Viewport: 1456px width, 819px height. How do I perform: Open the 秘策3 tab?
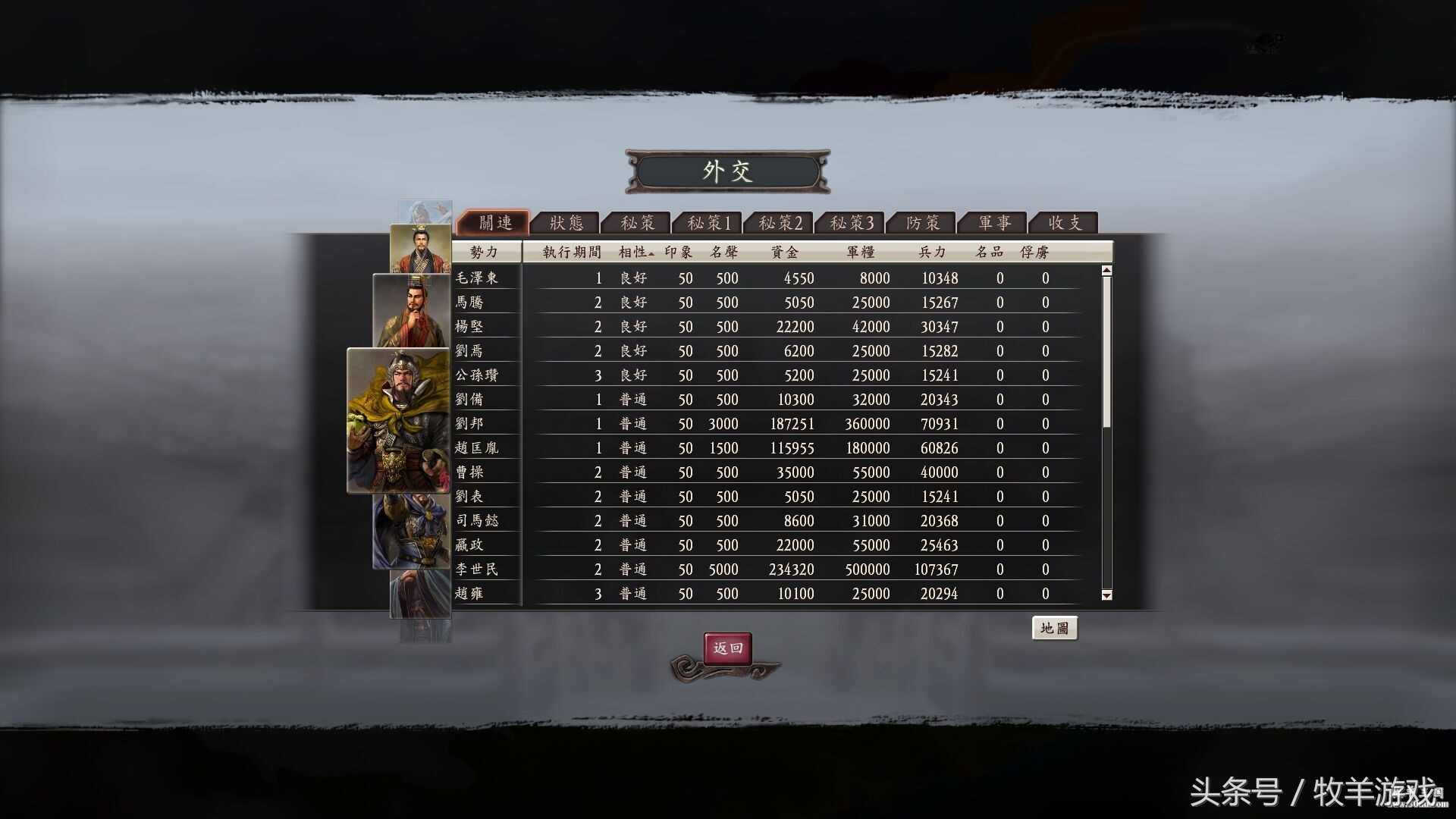point(851,222)
